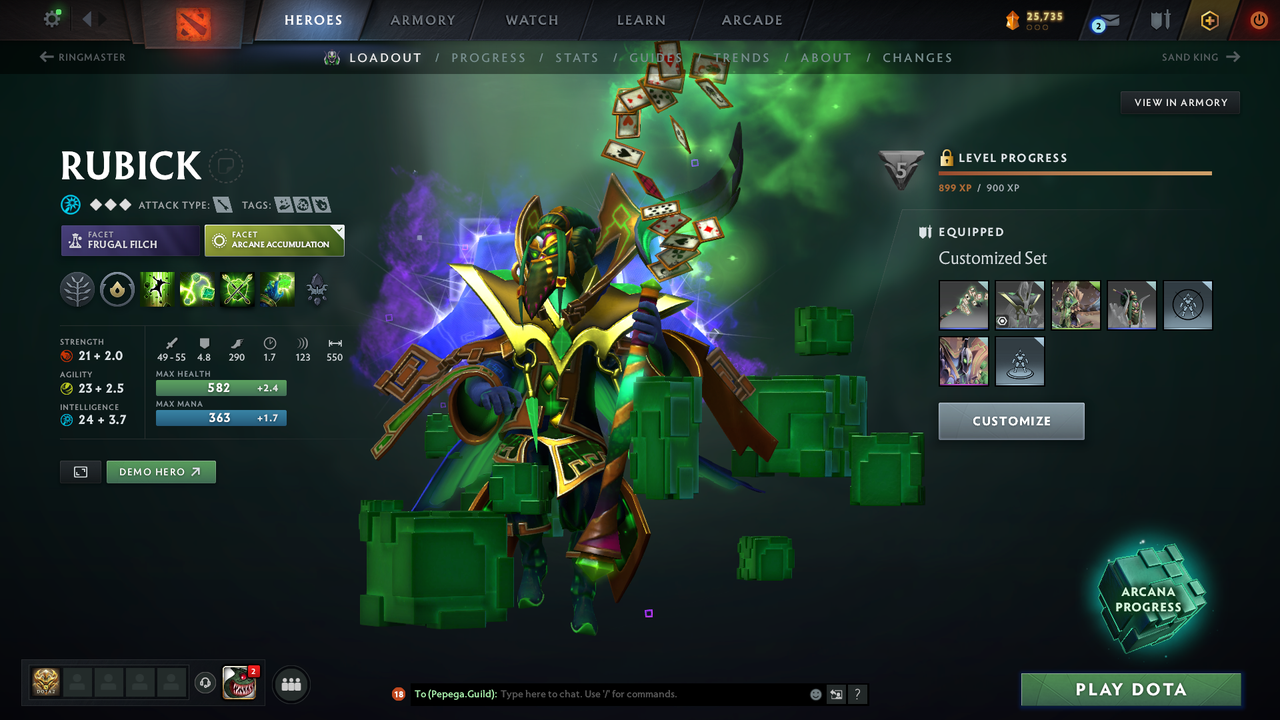
Task: Open the mail notifications icon
Action: coord(1103,19)
